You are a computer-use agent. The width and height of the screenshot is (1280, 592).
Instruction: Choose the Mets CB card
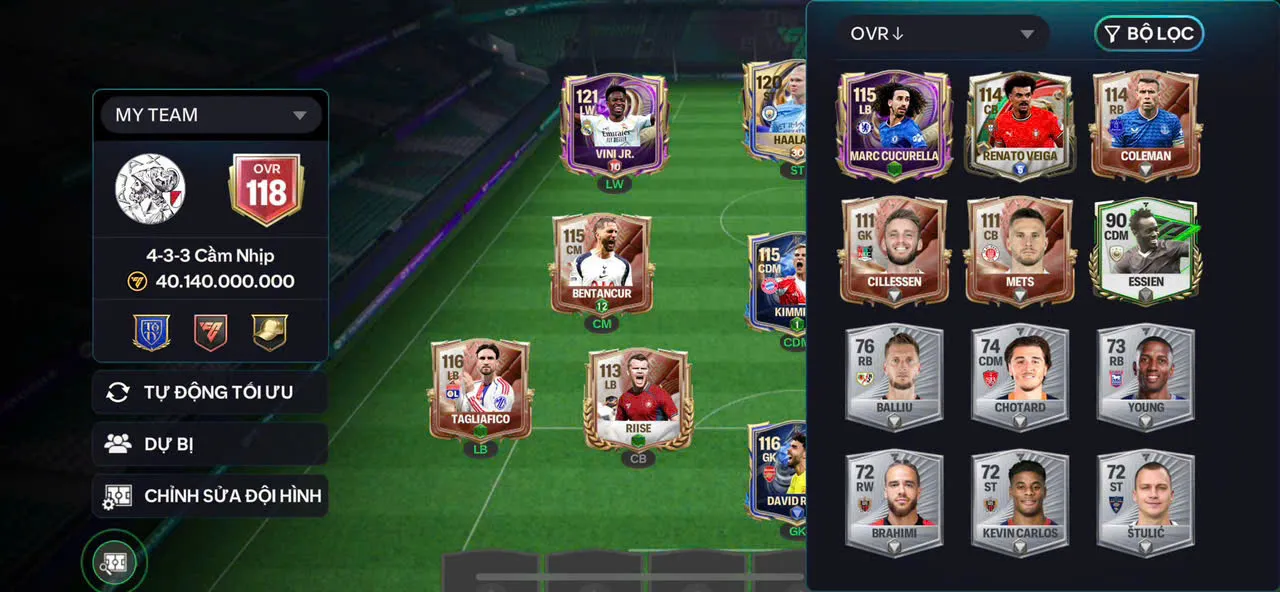pyautogui.click(x=1020, y=250)
